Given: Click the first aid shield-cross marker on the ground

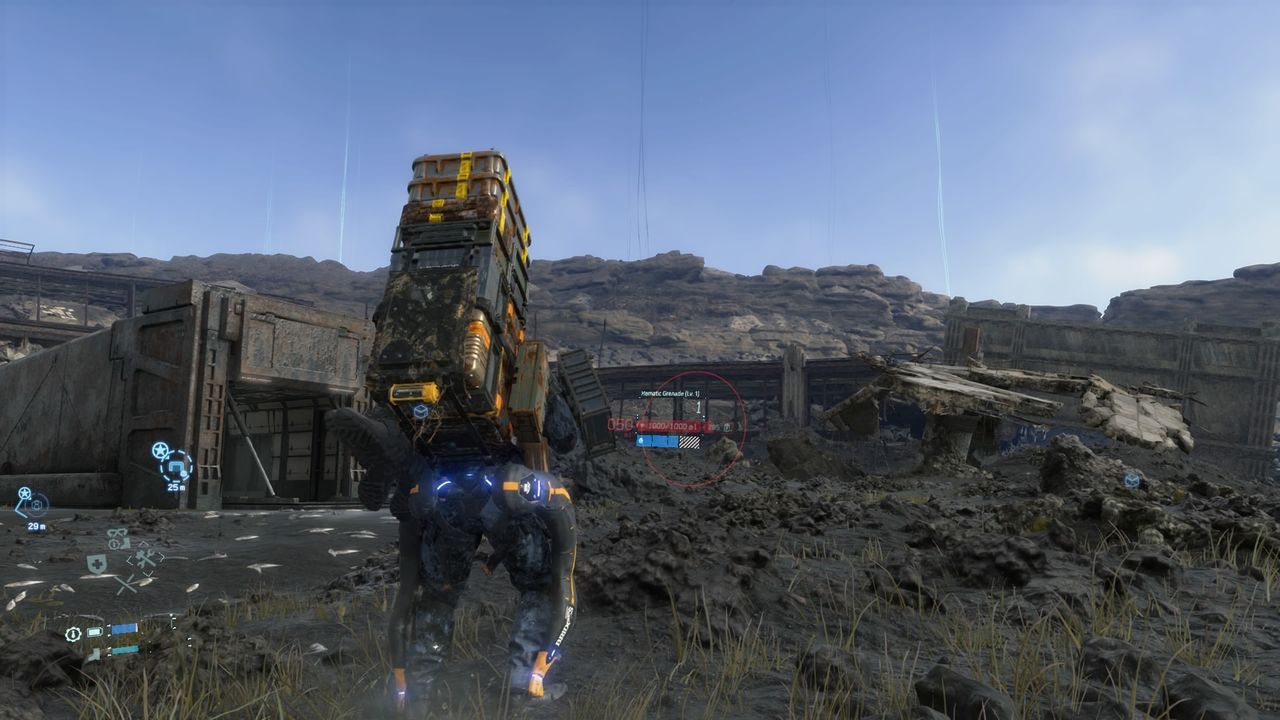Looking at the screenshot, I should pos(96,562).
